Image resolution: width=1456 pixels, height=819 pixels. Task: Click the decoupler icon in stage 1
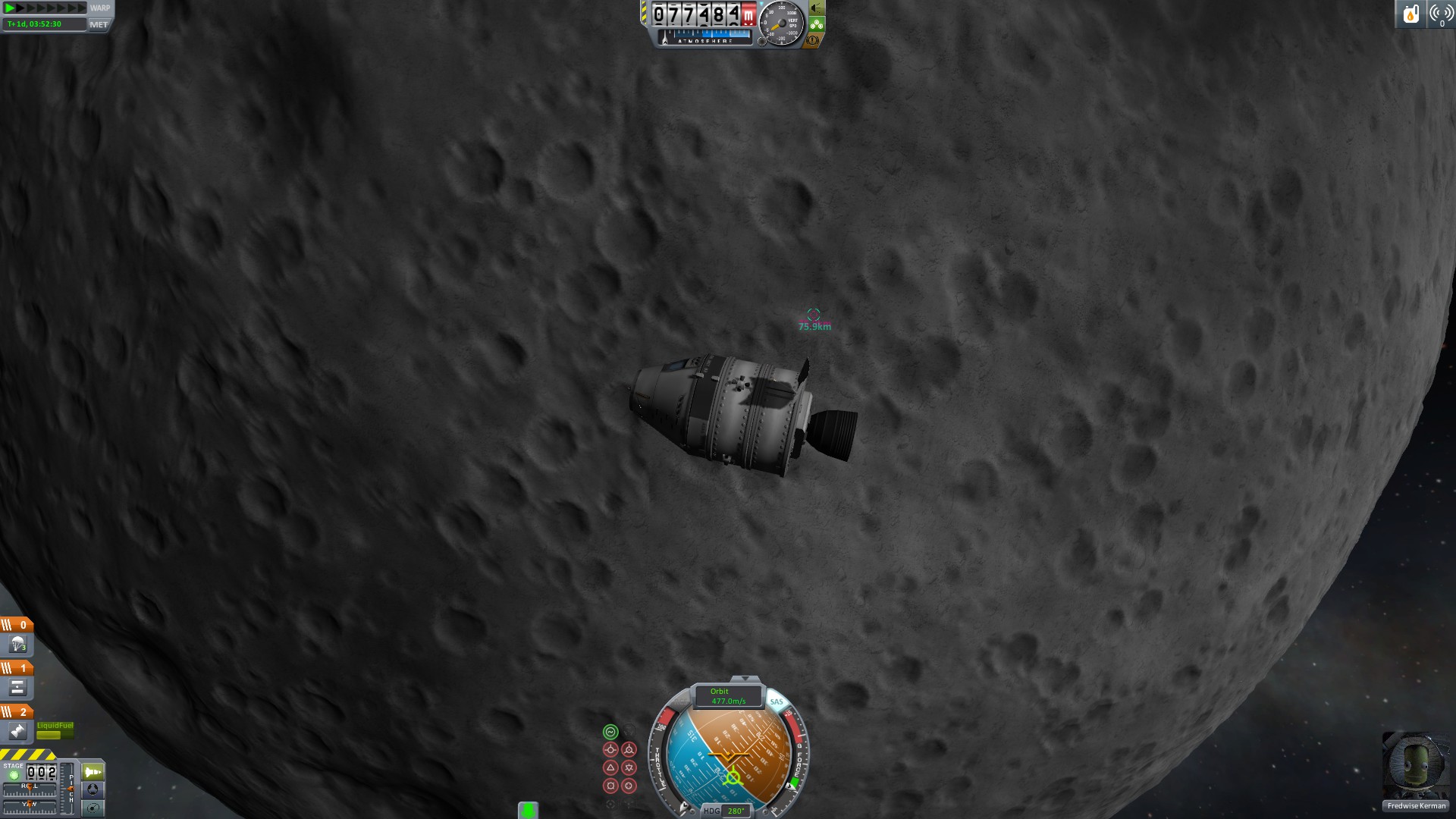pos(18,688)
